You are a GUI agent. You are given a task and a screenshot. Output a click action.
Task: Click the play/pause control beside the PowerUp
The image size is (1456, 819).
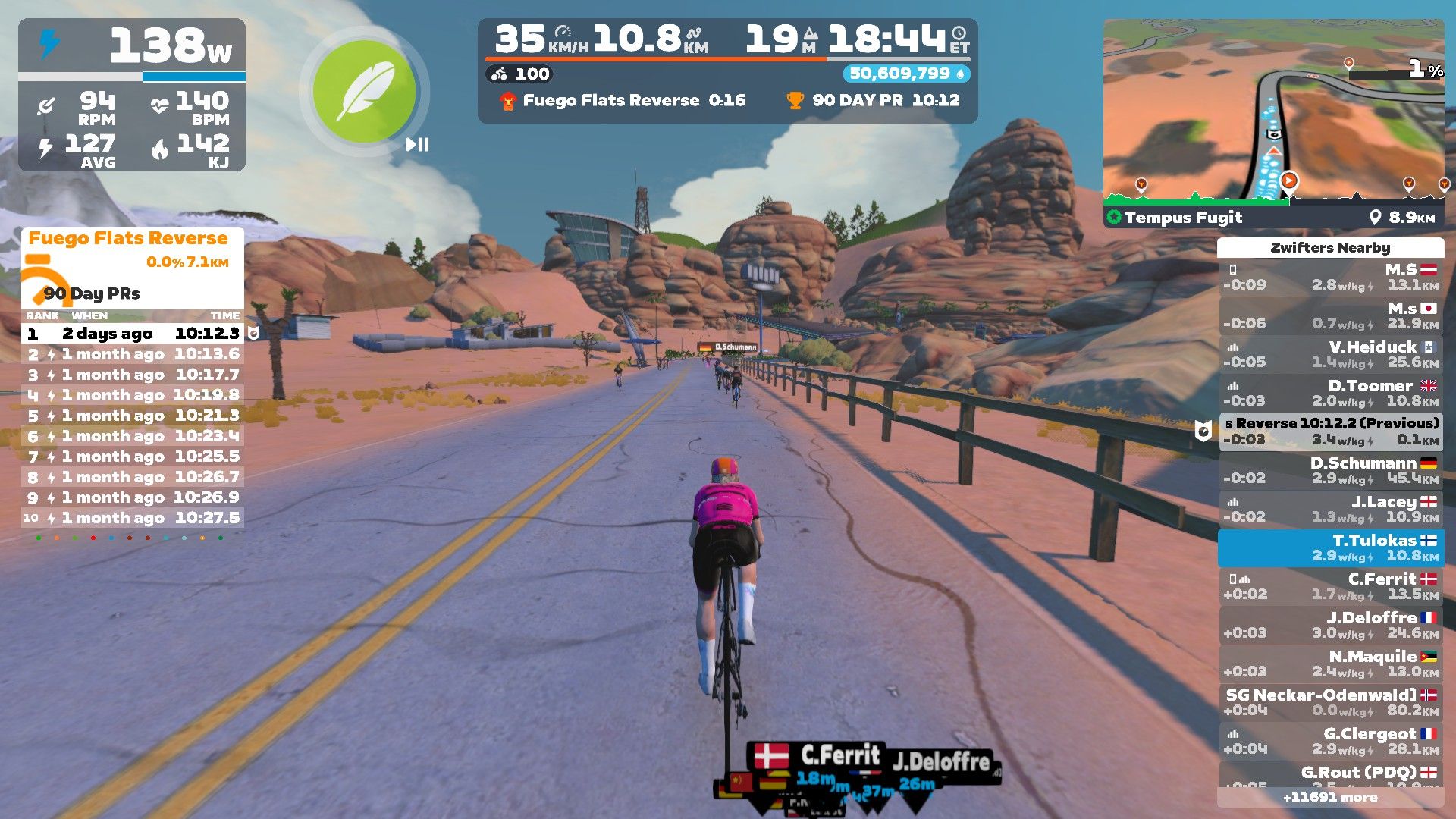(417, 144)
